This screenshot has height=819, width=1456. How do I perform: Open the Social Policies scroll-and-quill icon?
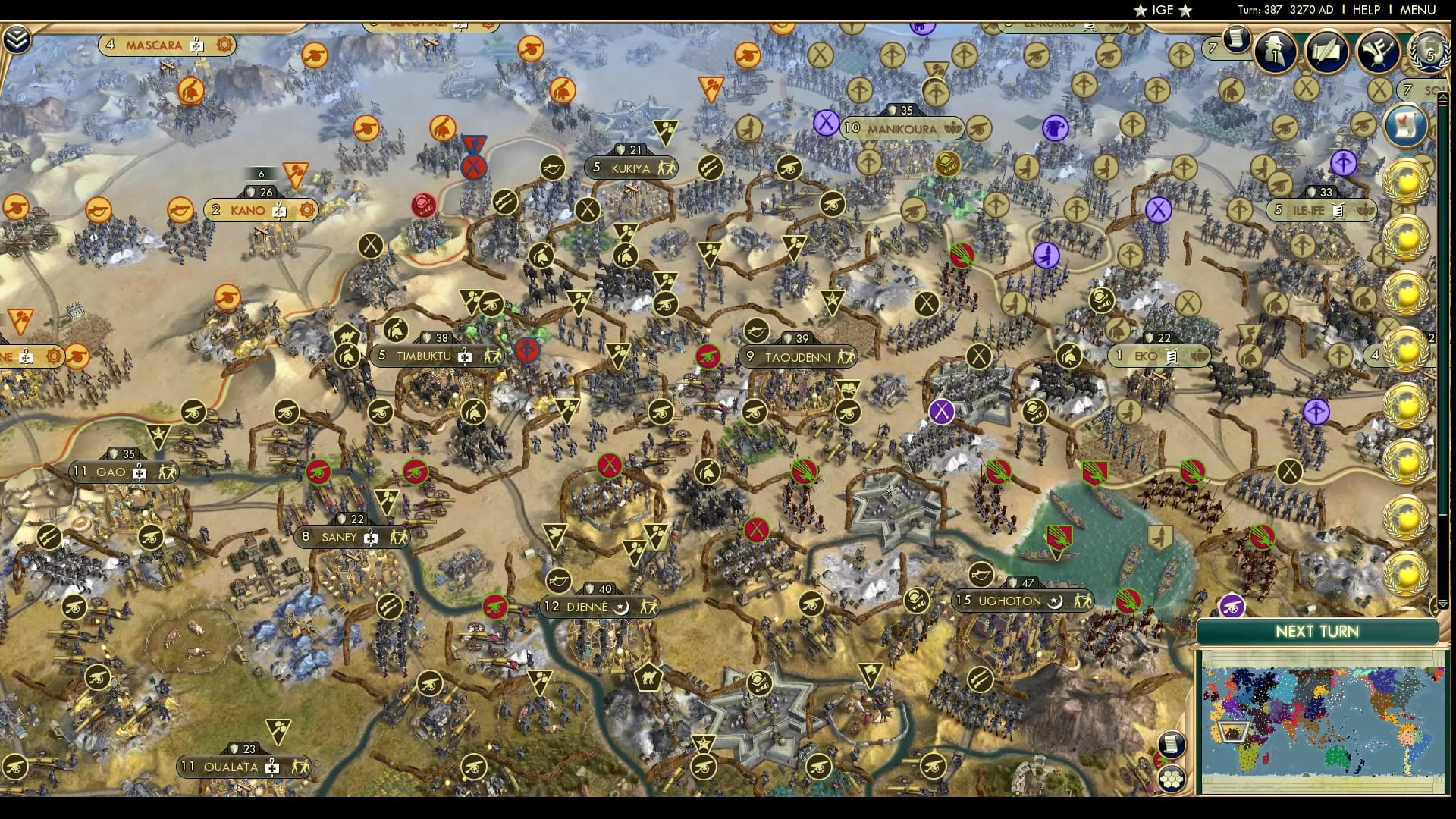1326,51
